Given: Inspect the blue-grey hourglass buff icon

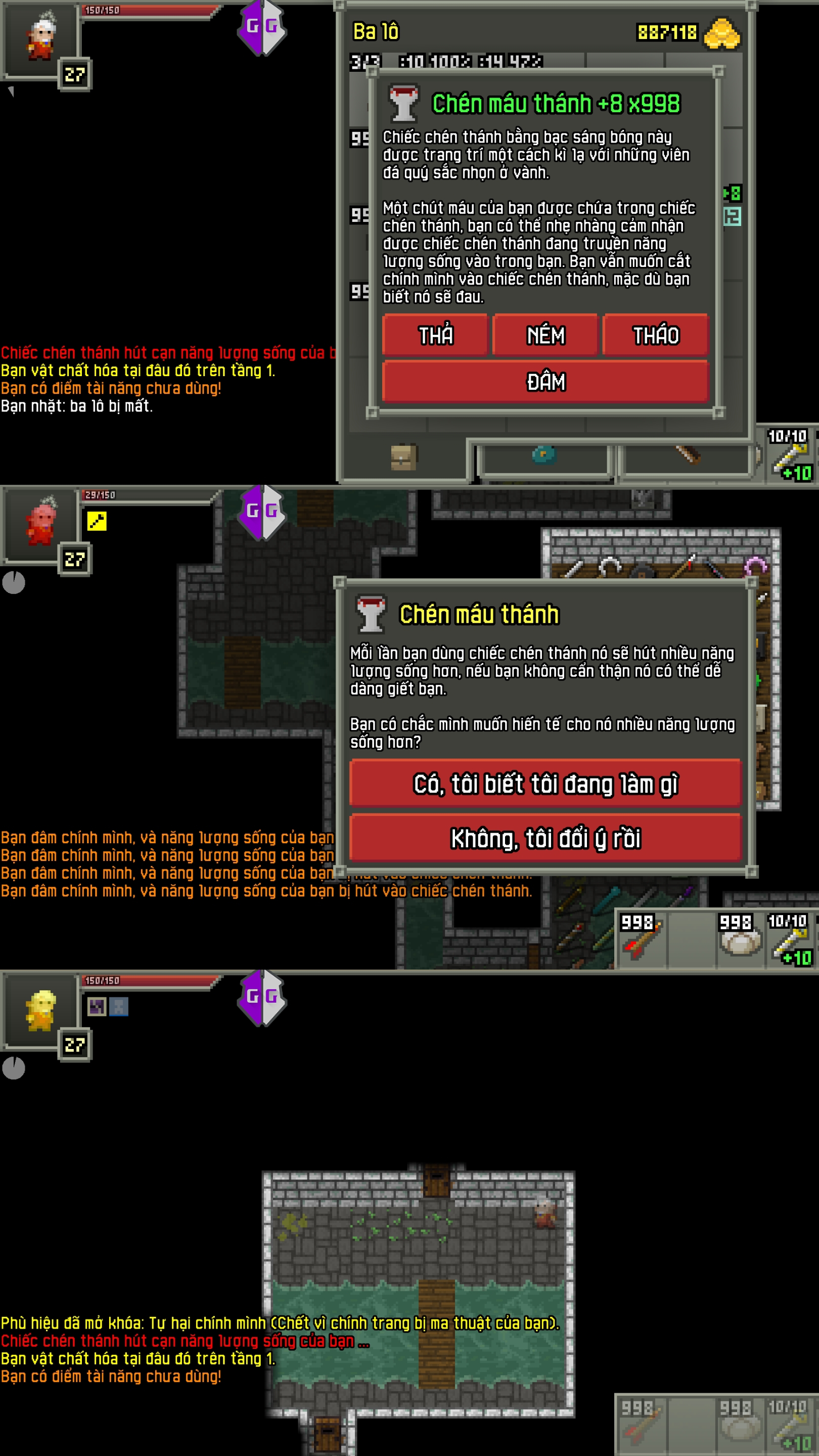Looking at the screenshot, I should point(119,1006).
